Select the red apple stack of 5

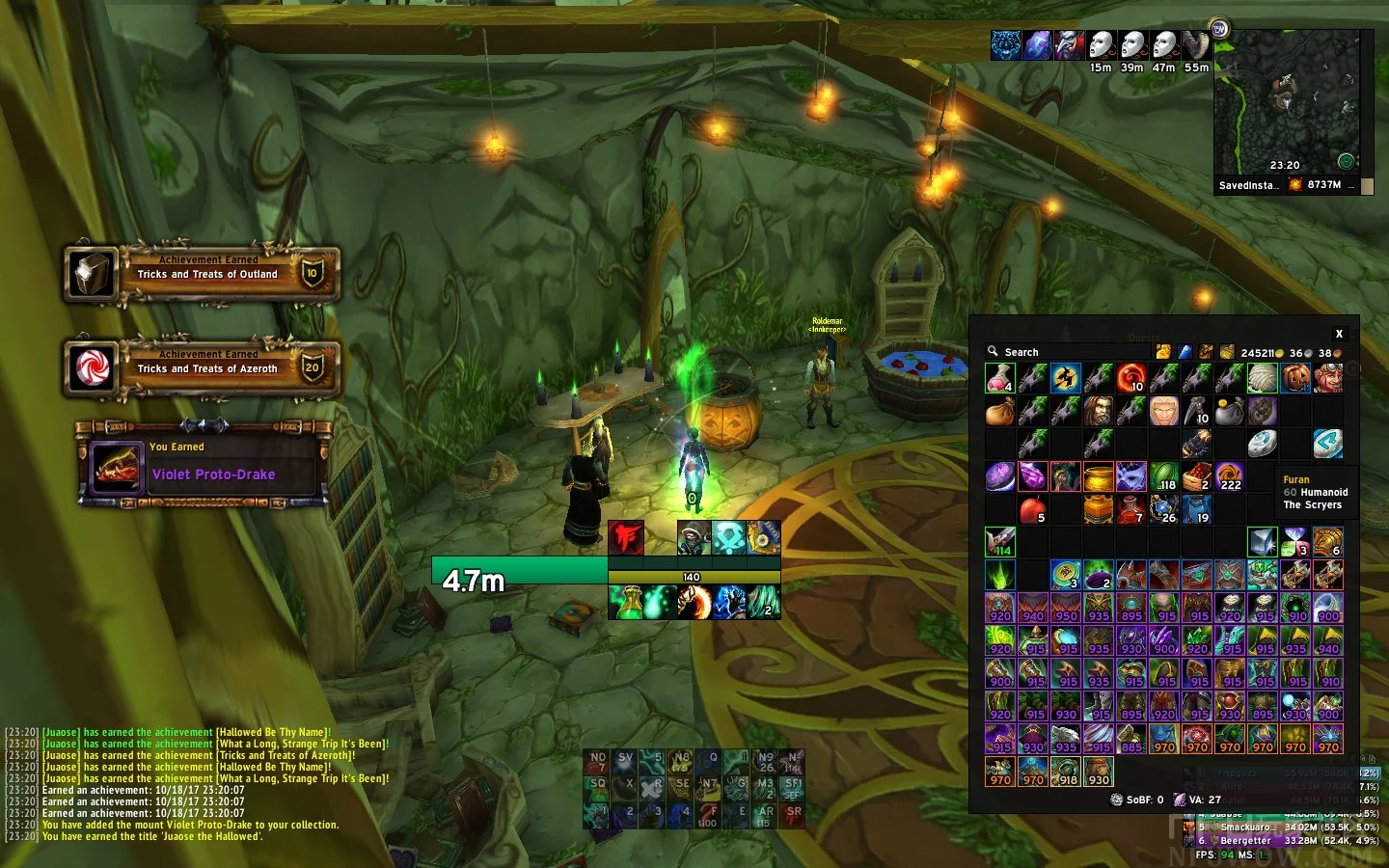pyautogui.click(x=1033, y=508)
